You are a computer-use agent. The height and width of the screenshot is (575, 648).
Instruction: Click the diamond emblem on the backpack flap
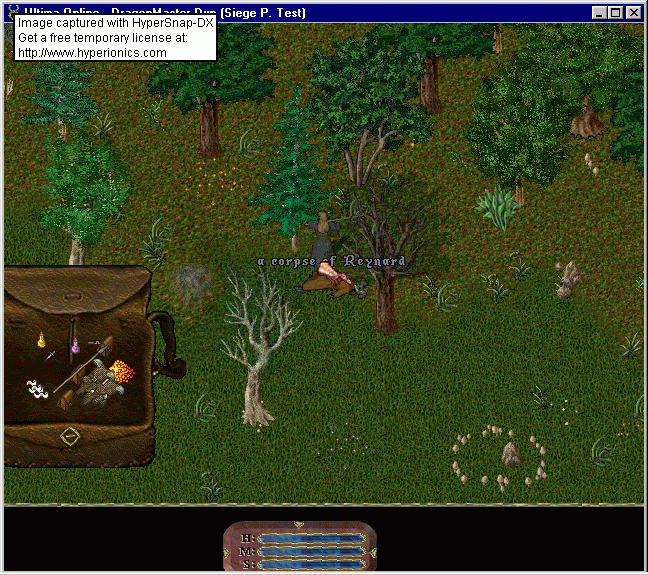(70, 436)
